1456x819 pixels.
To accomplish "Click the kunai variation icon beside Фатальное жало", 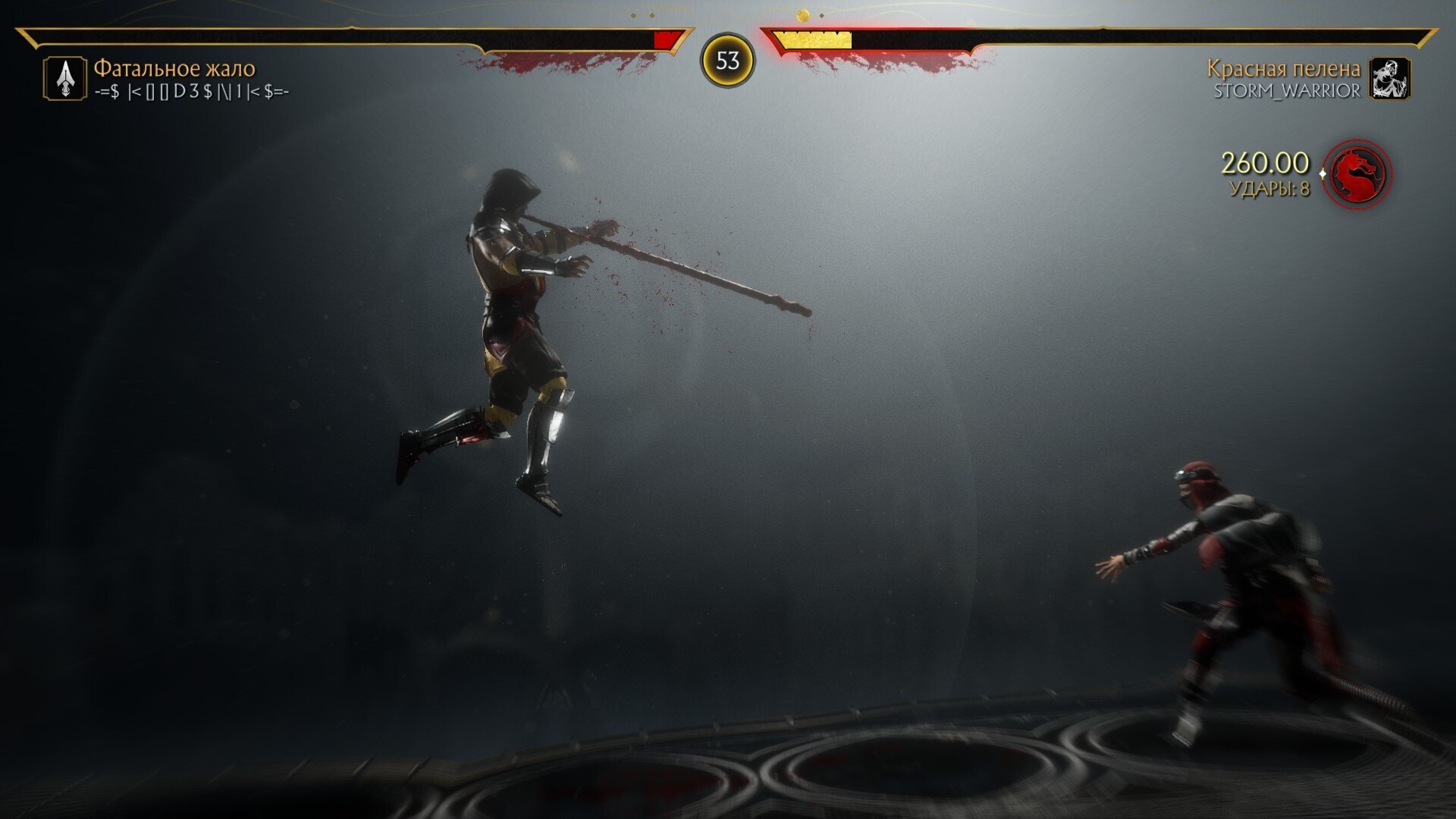I will (x=65, y=79).
